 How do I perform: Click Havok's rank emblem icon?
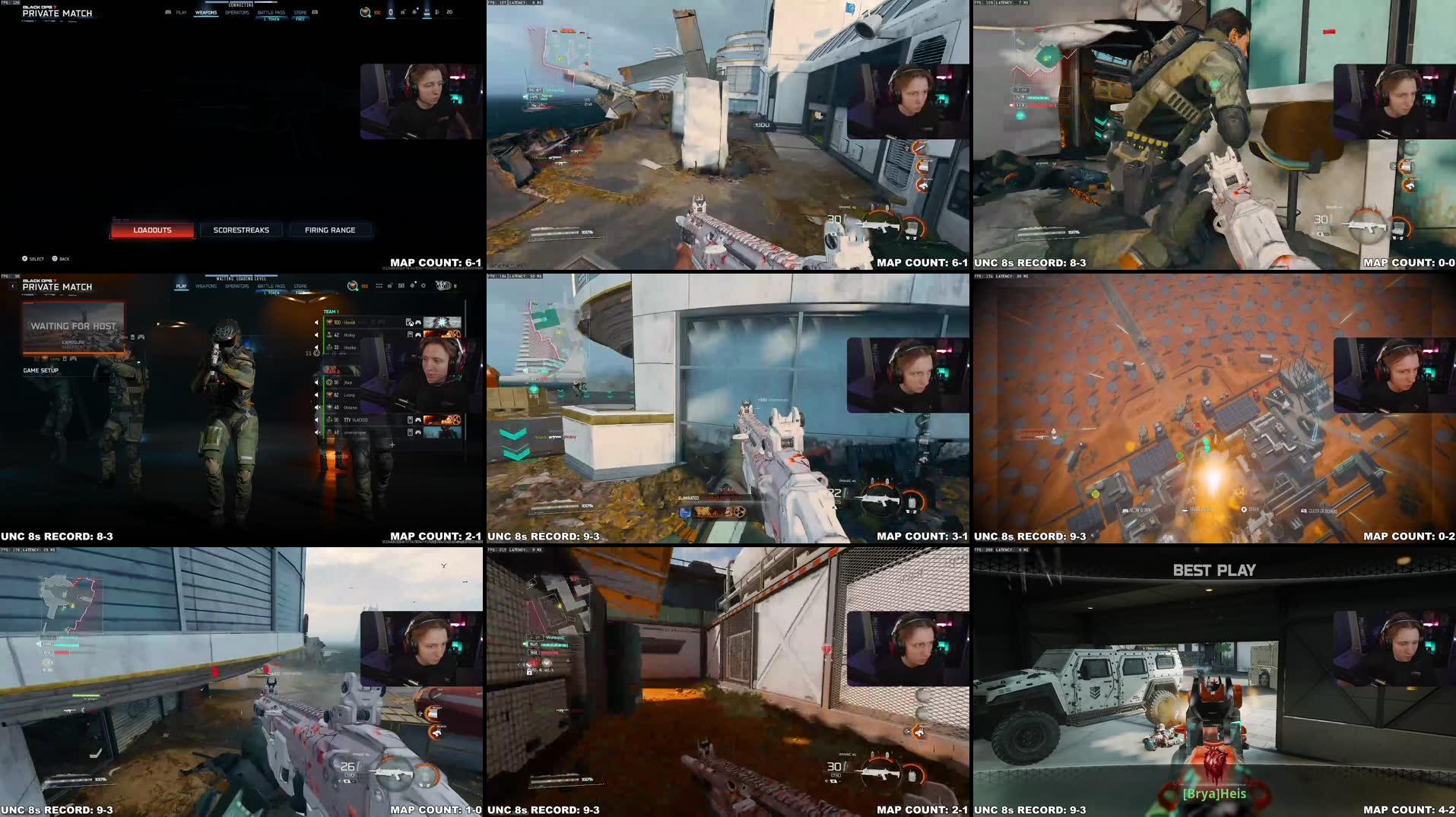click(x=328, y=322)
